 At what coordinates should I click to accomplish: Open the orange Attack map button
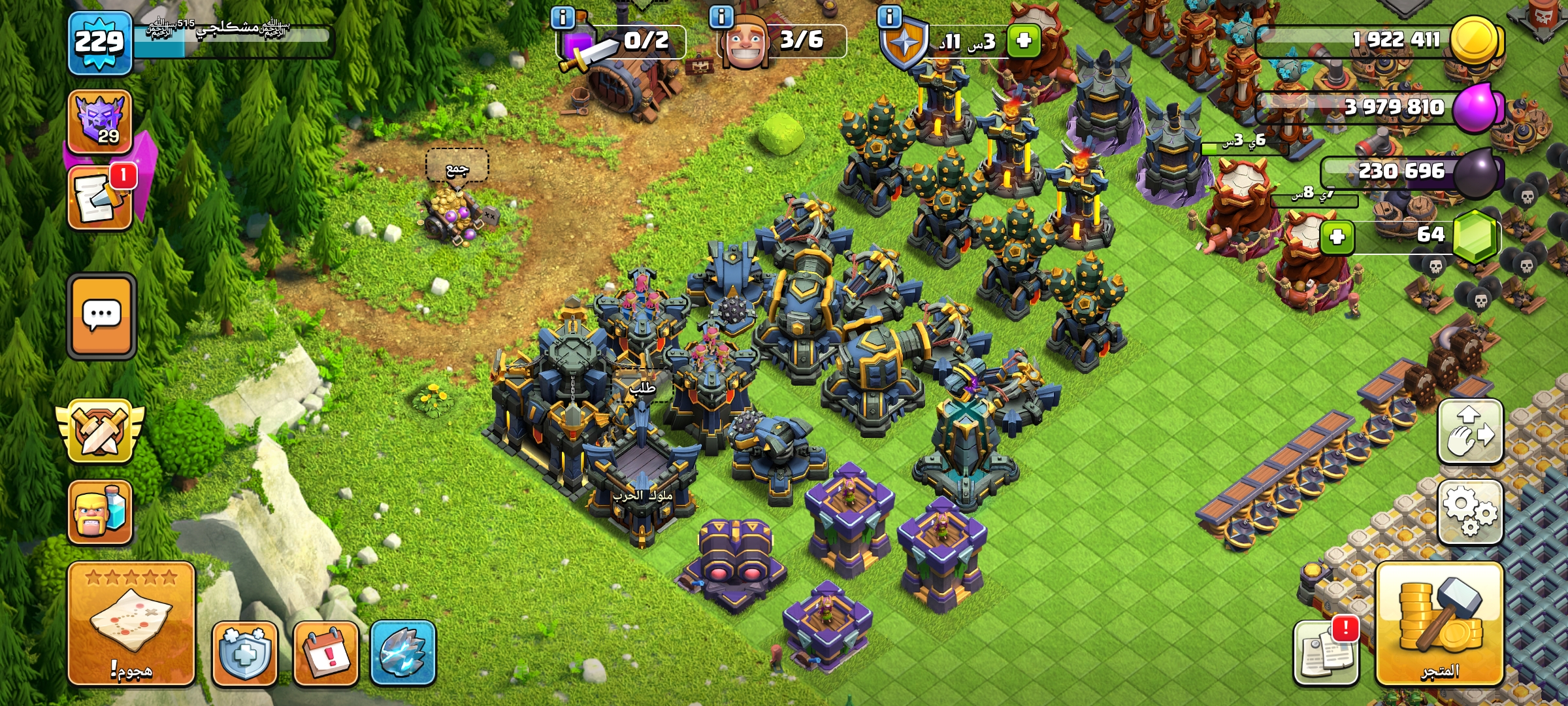(x=131, y=623)
